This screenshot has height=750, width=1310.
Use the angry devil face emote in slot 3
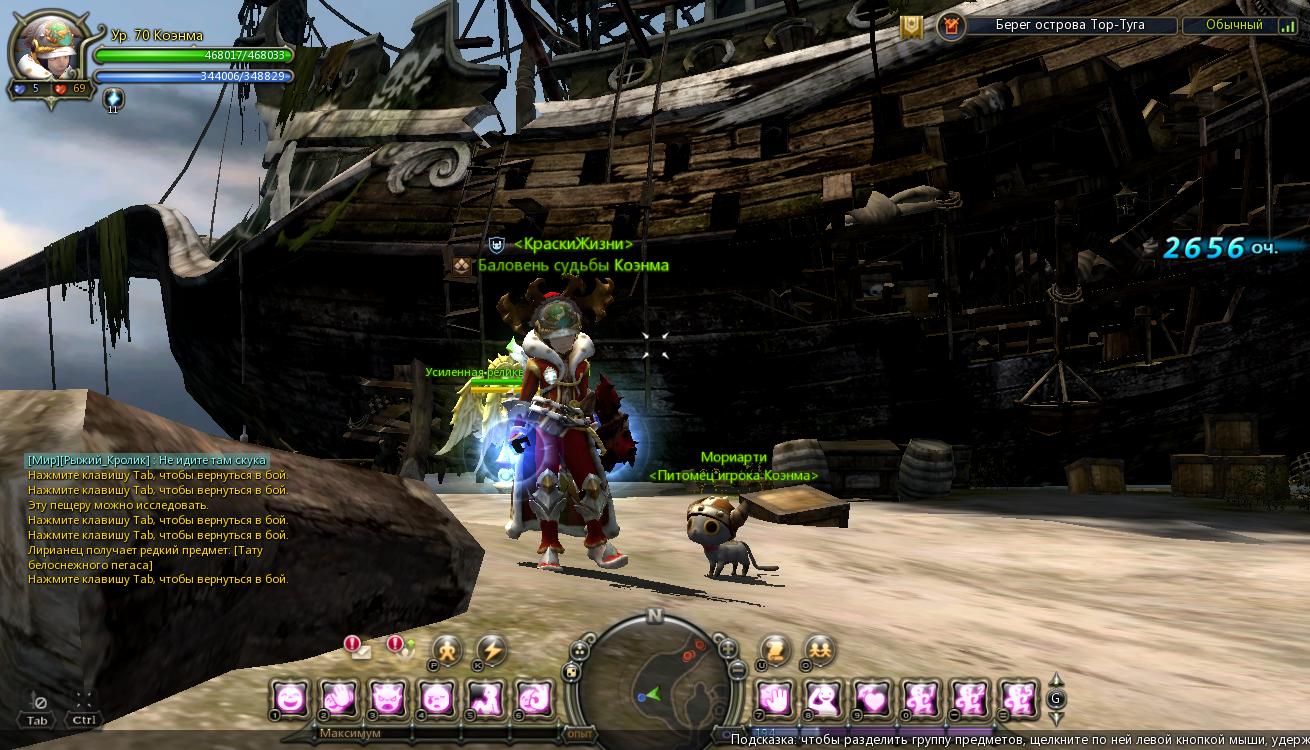tap(387, 697)
